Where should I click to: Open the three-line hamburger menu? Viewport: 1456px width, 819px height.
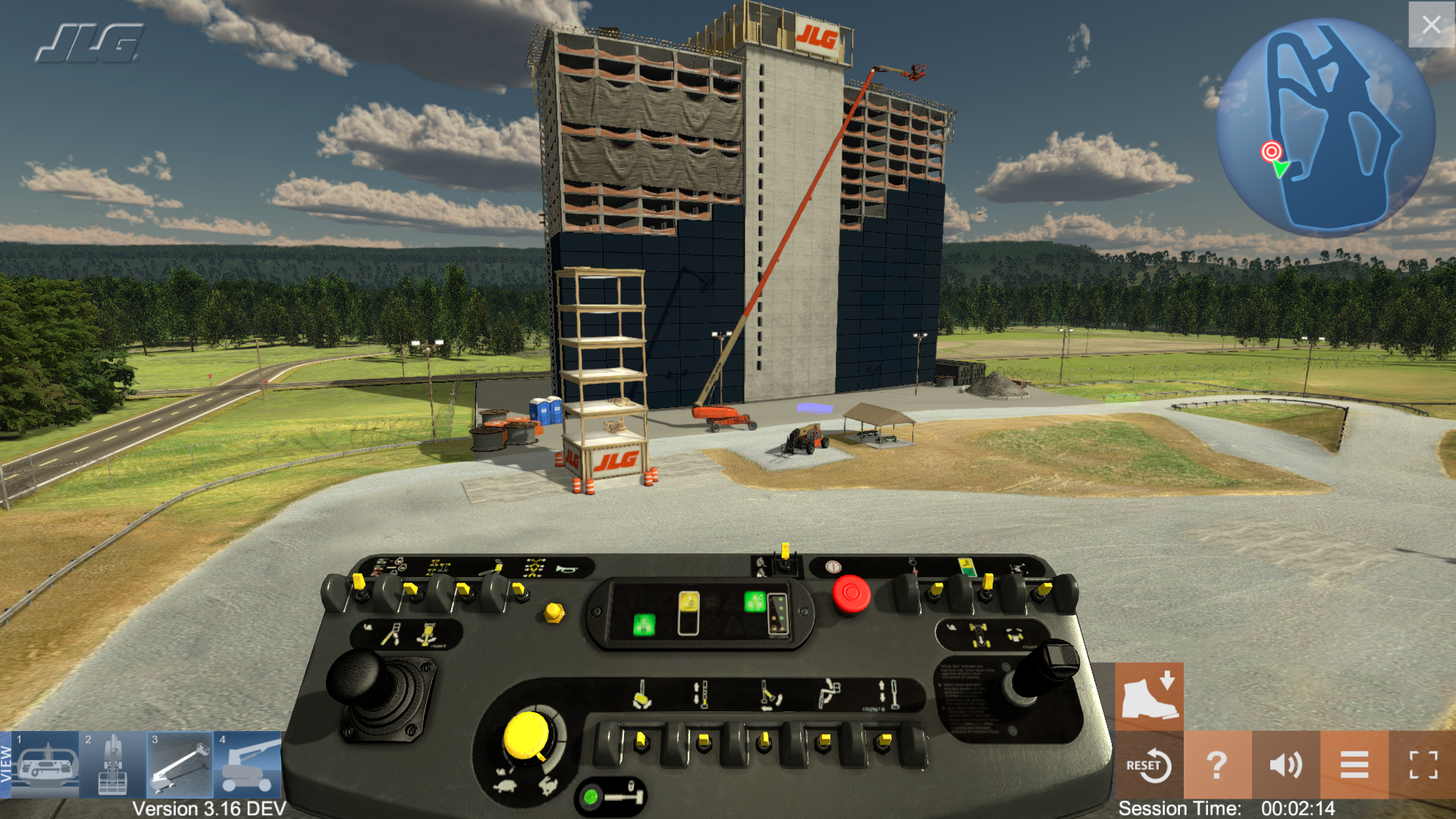(x=1354, y=765)
